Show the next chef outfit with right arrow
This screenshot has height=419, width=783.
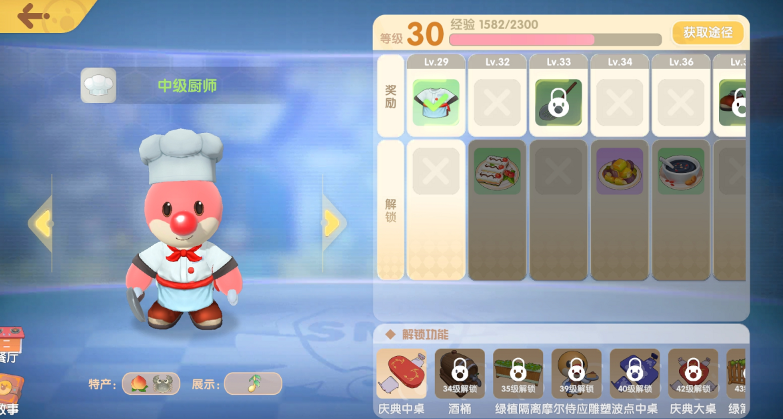click(x=333, y=222)
